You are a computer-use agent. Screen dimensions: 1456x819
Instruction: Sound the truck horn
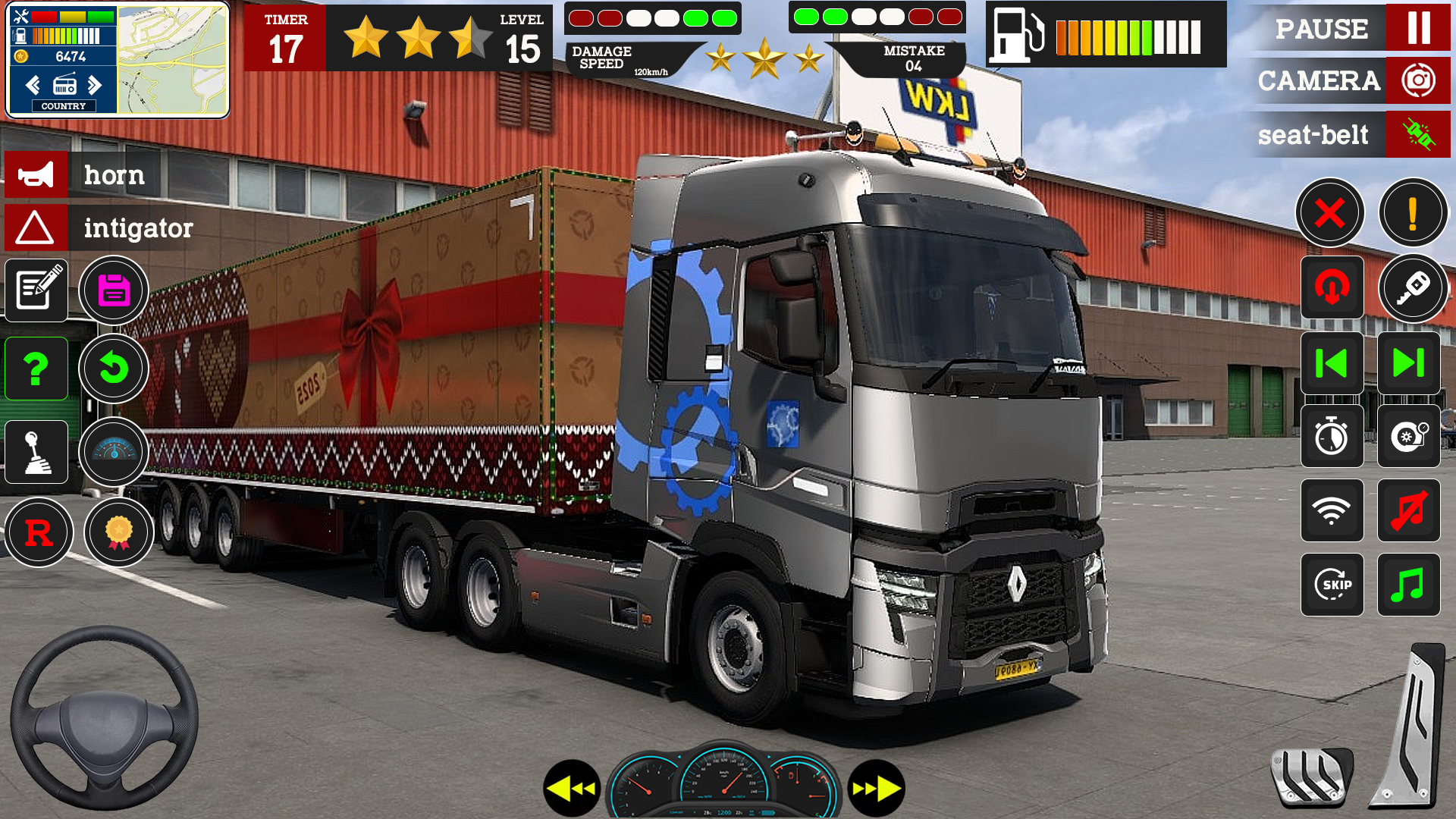click(36, 174)
